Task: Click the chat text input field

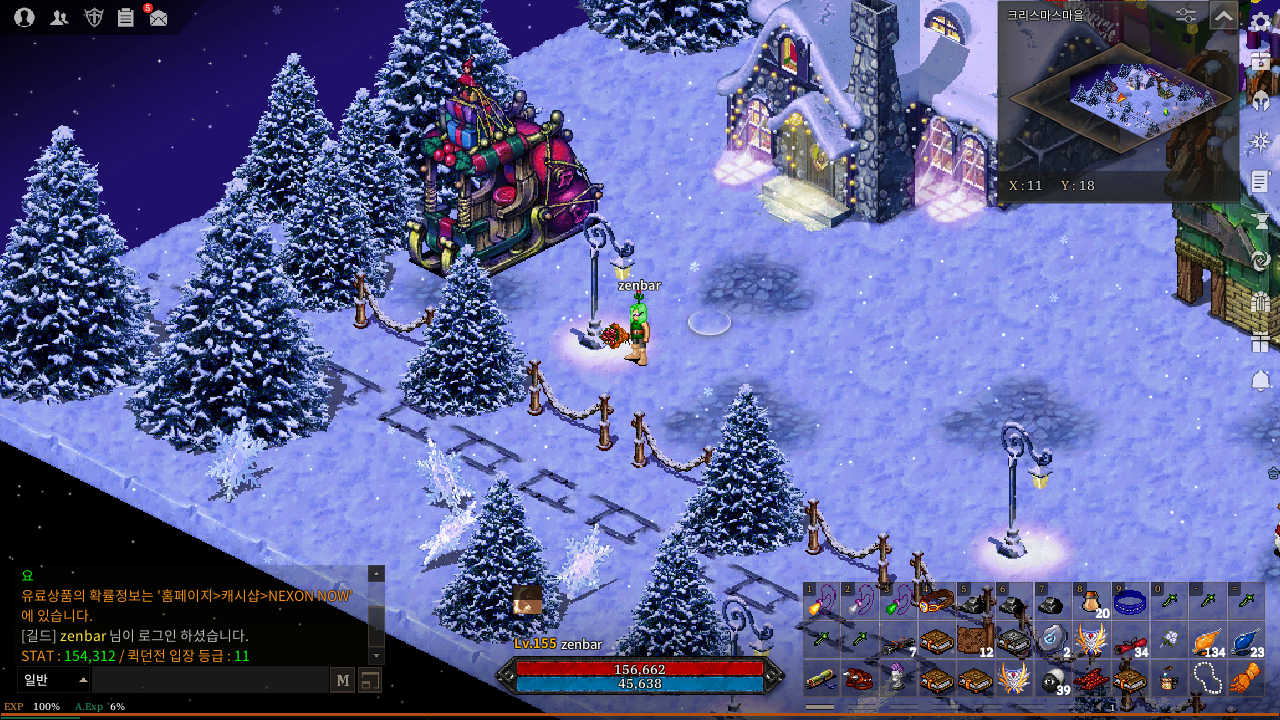Action: pos(210,681)
